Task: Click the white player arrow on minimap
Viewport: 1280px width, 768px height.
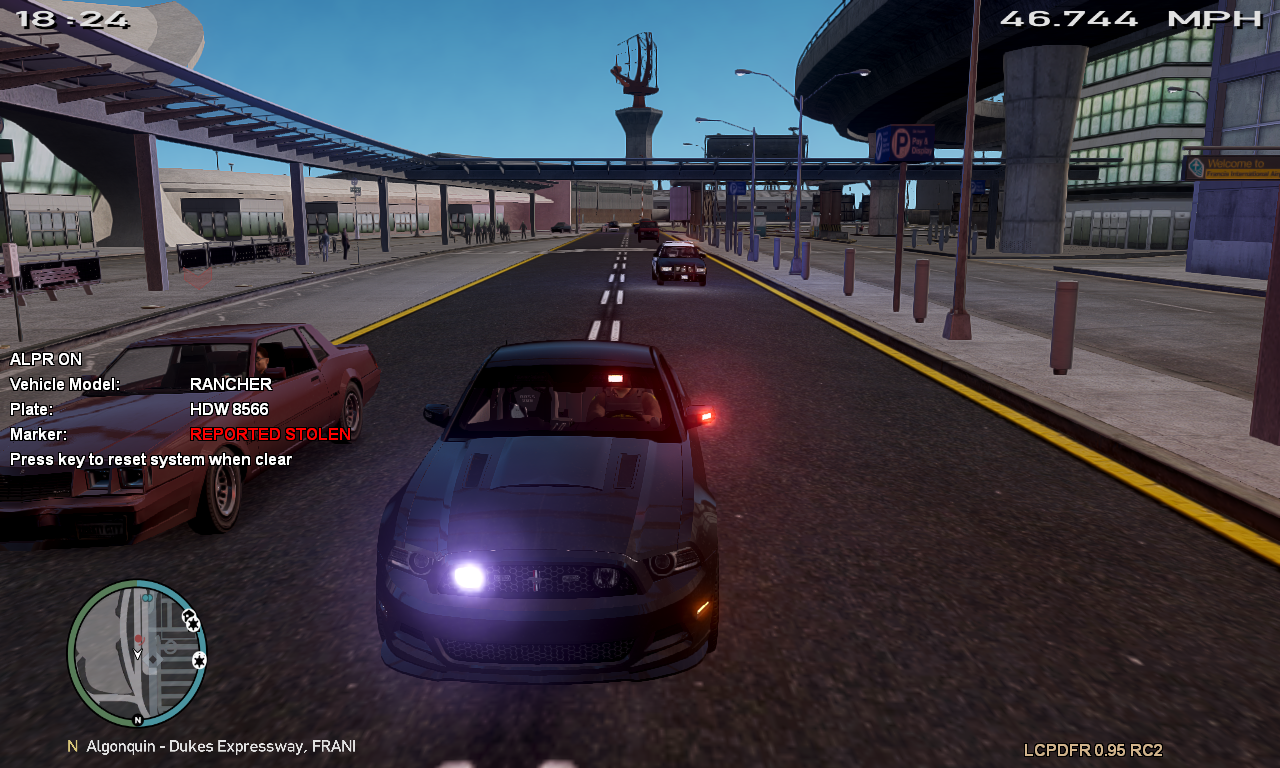Action: (x=138, y=654)
